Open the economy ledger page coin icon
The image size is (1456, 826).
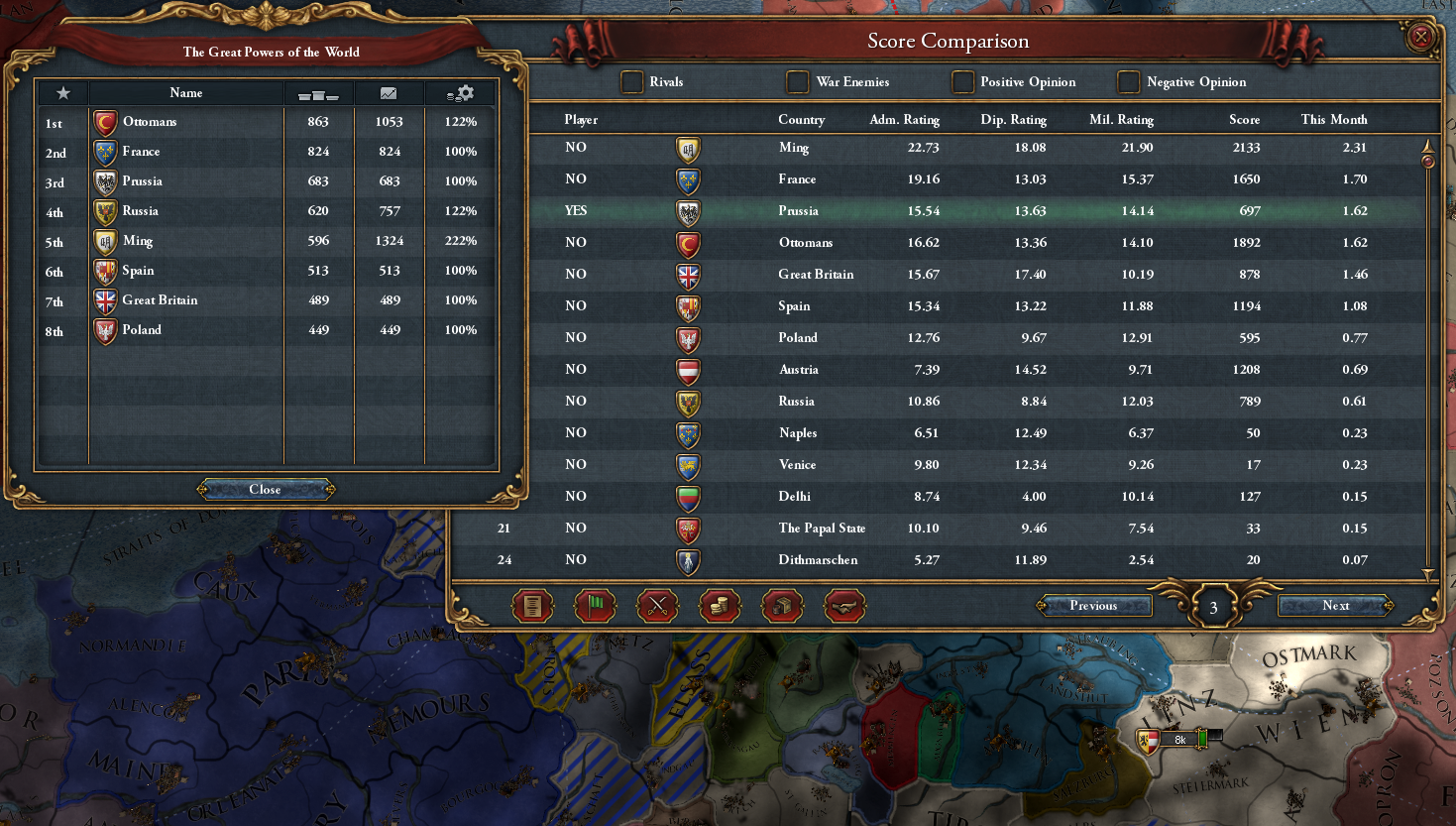pos(720,606)
